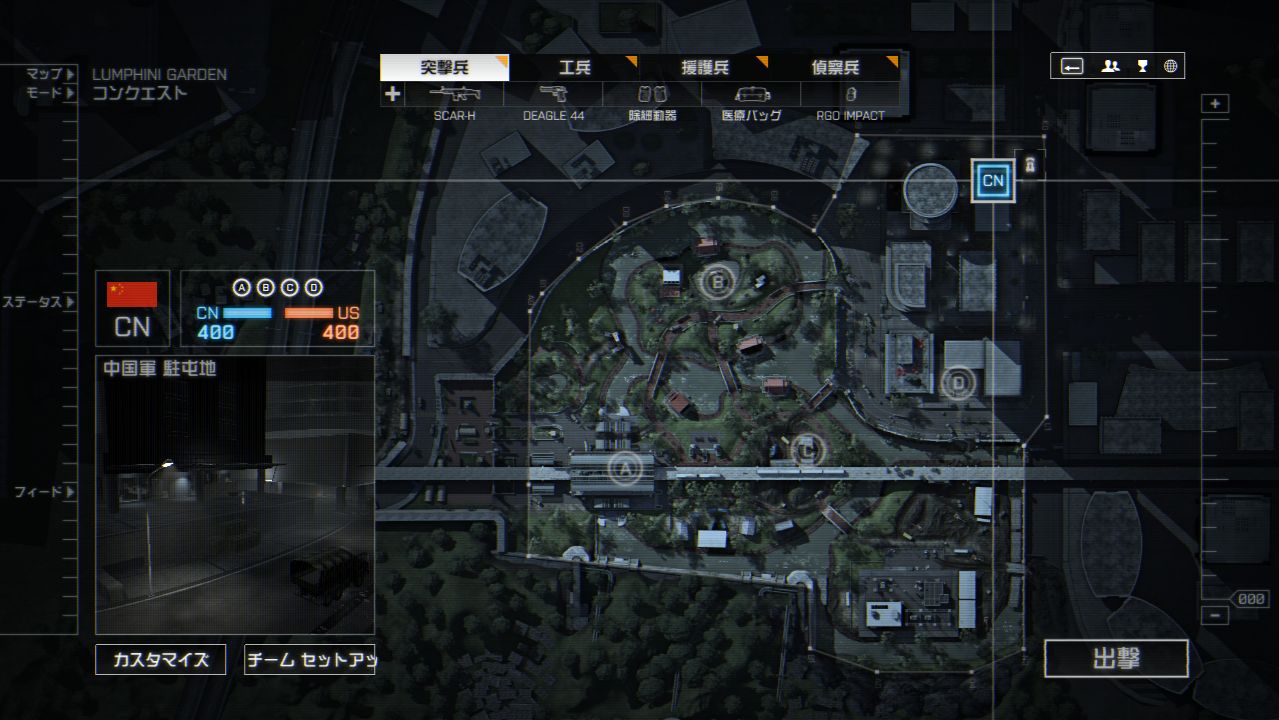
Task: Choose the 医療バッグ medic bag slot
Action: click(x=752, y=95)
